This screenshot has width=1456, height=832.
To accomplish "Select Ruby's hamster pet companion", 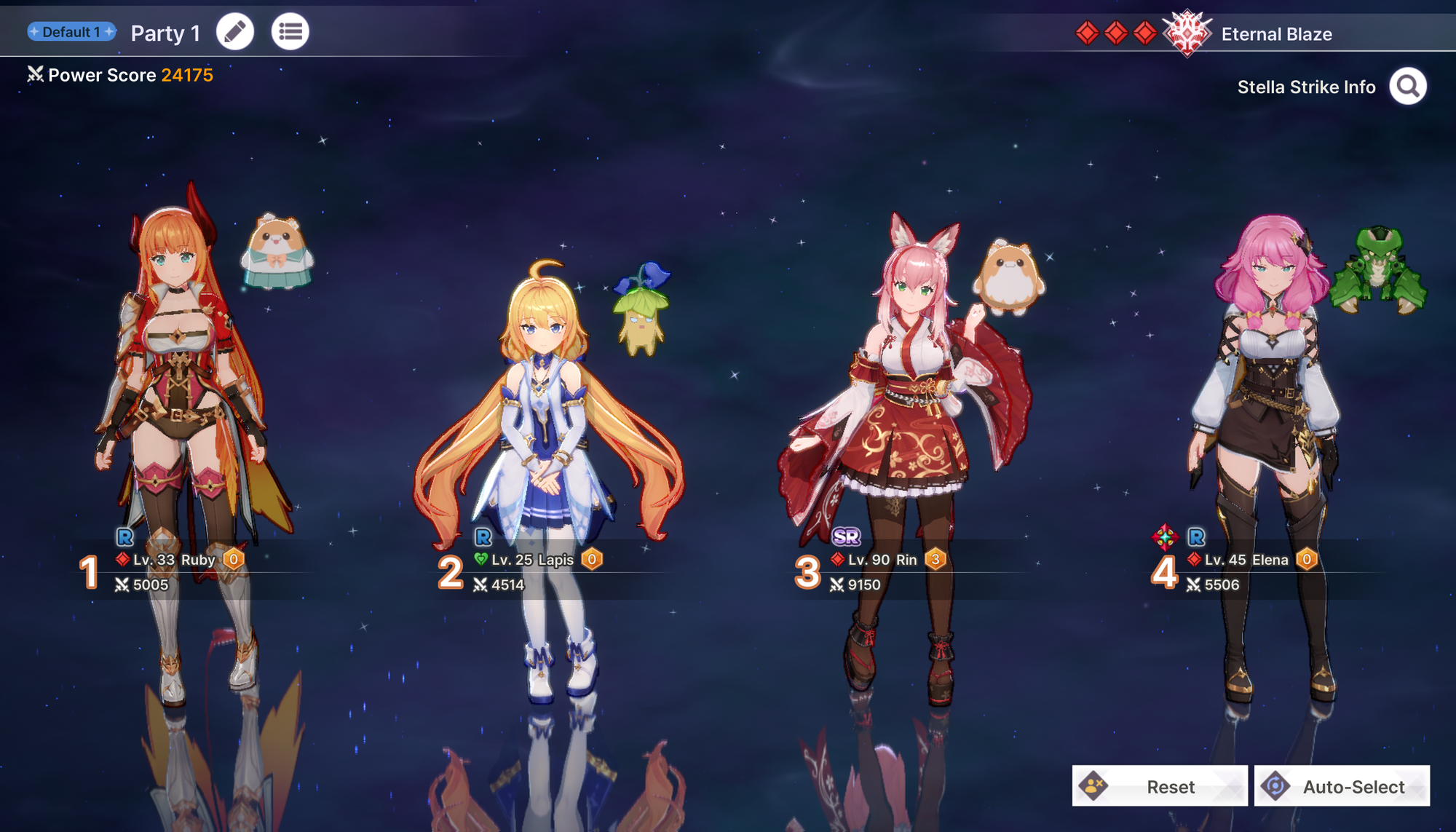I will pyautogui.click(x=277, y=251).
